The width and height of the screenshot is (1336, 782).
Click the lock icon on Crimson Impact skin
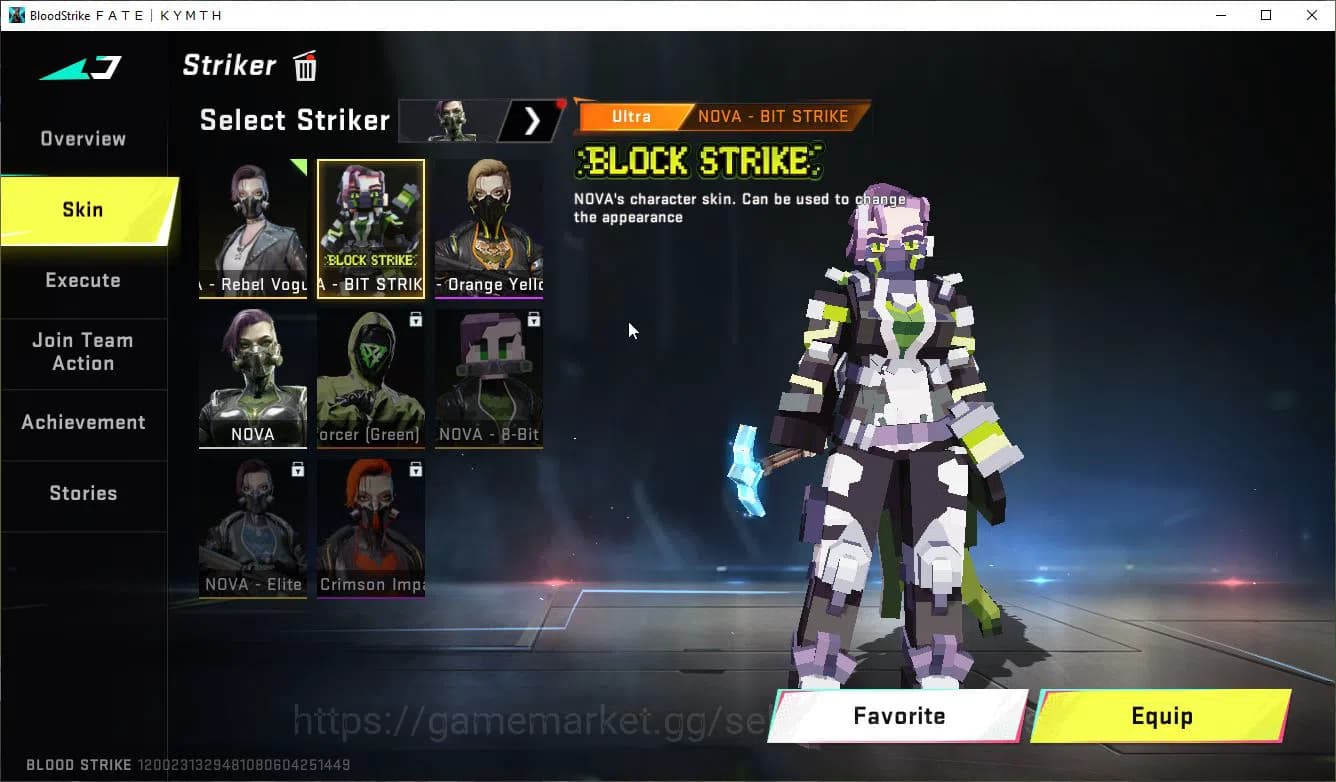point(416,468)
